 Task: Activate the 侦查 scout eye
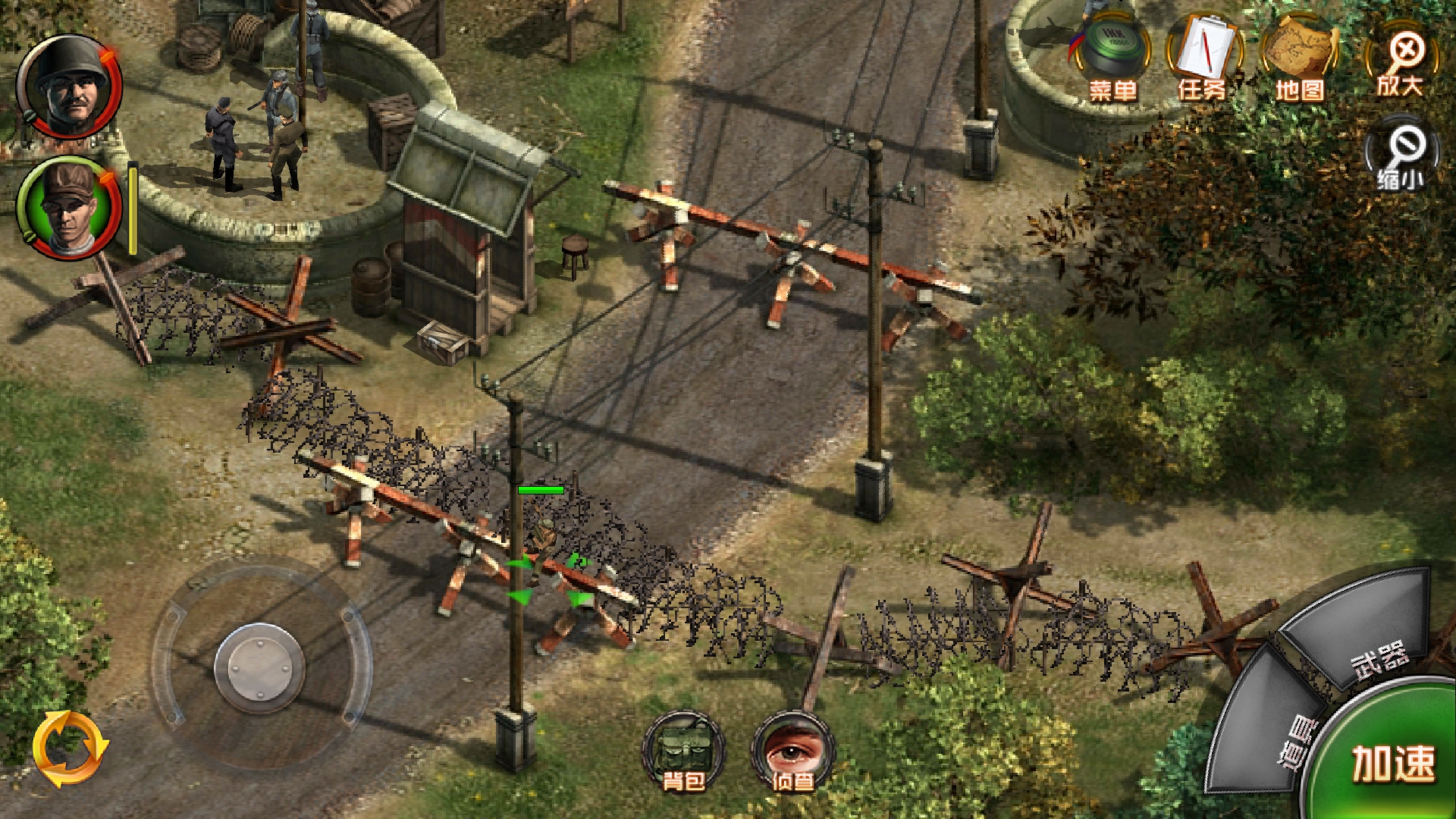pos(792,751)
